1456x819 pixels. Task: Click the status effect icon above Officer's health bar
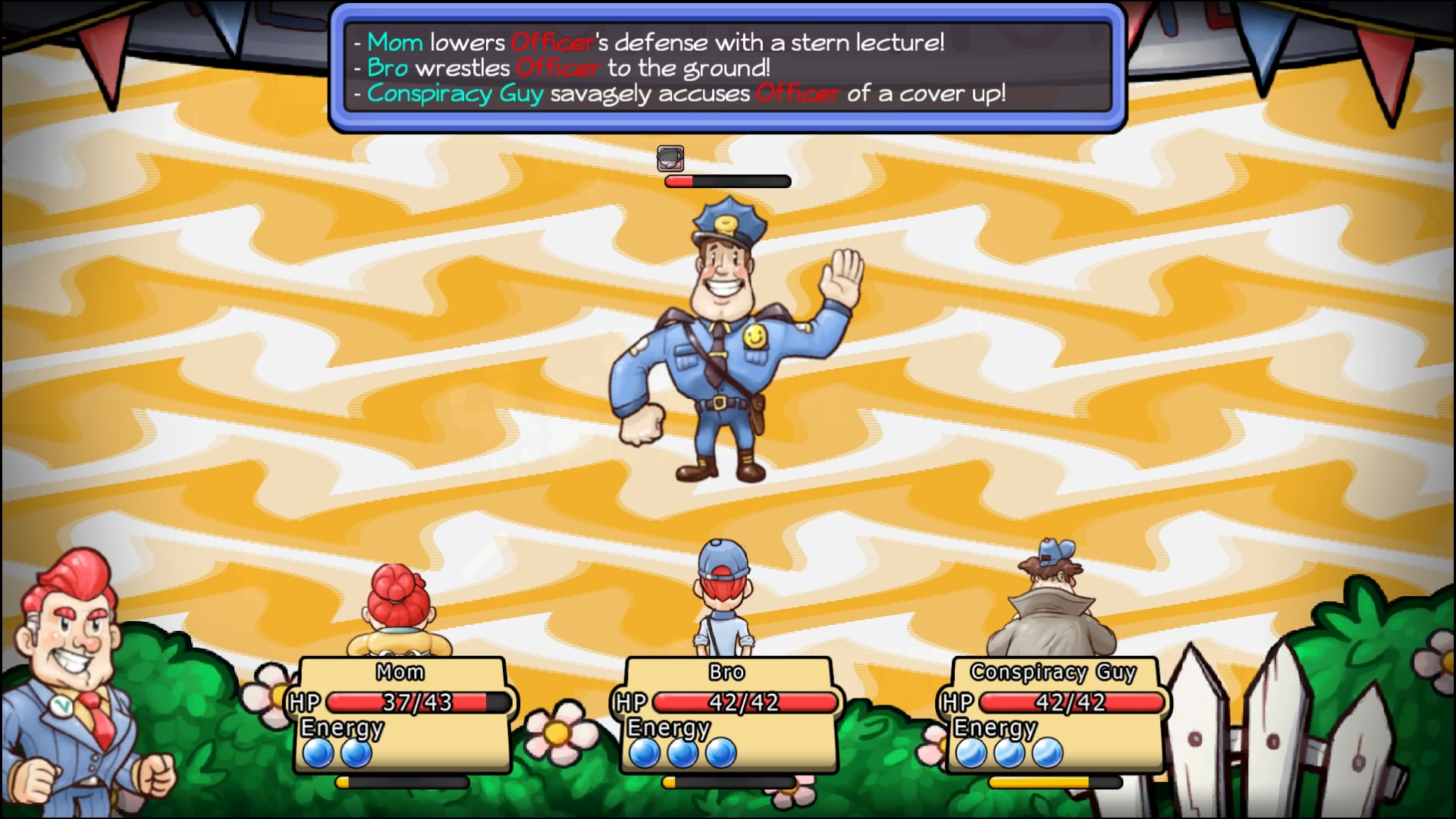670,159
